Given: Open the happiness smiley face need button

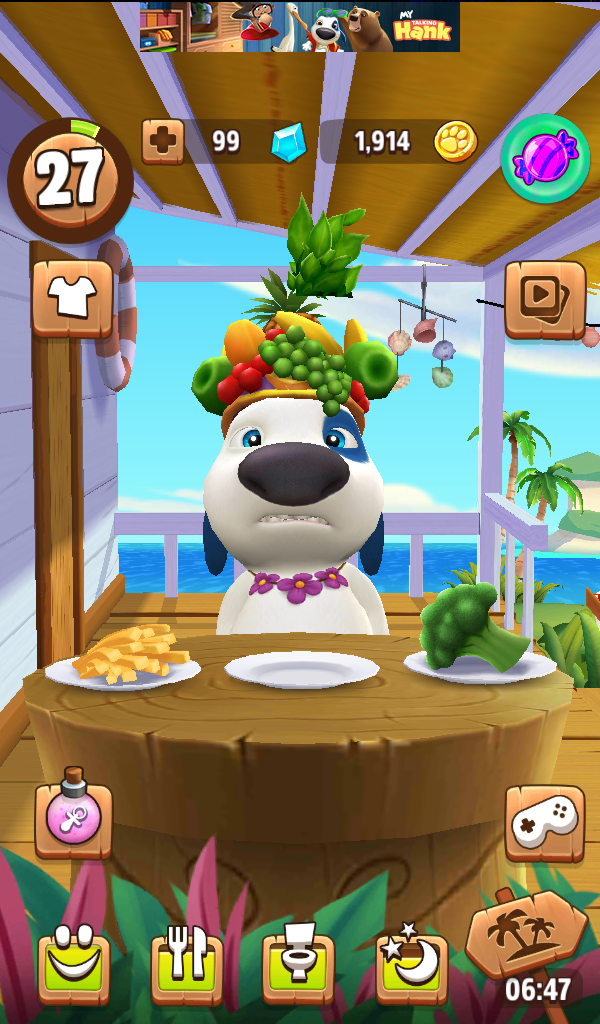Looking at the screenshot, I should coord(74,967).
